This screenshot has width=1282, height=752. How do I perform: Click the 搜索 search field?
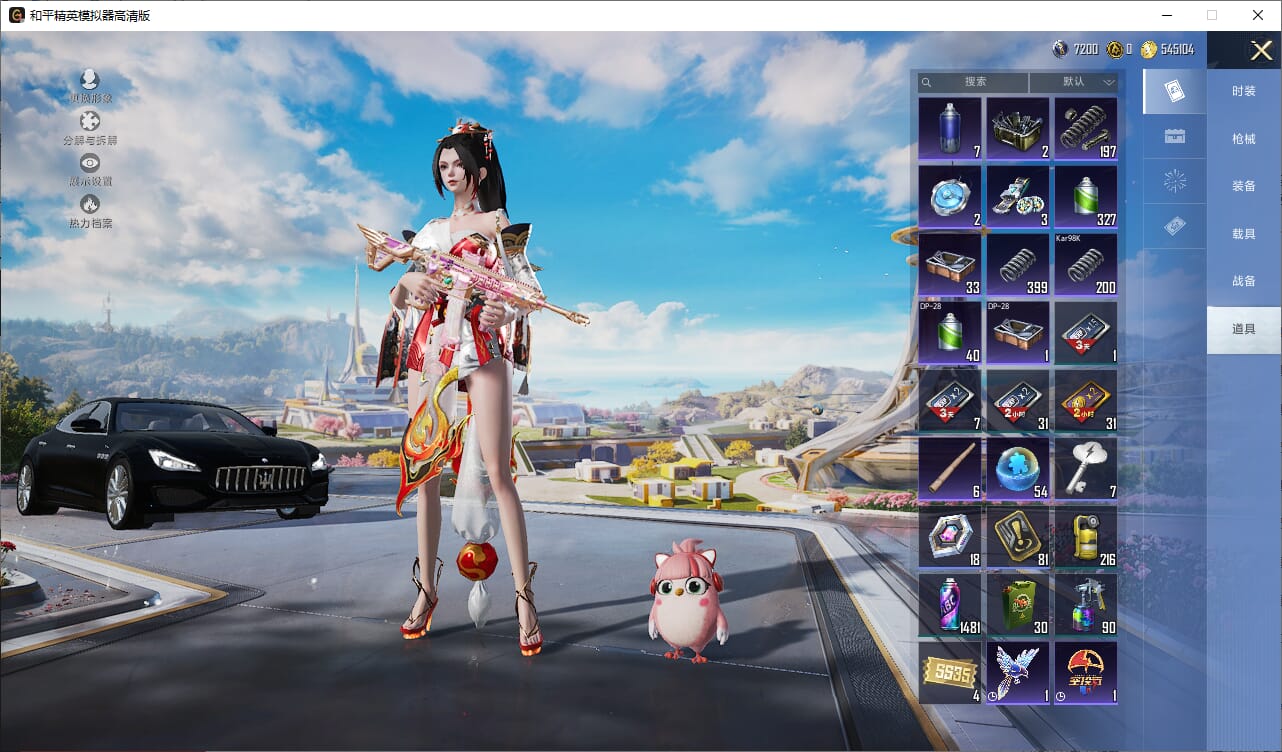[x=975, y=82]
